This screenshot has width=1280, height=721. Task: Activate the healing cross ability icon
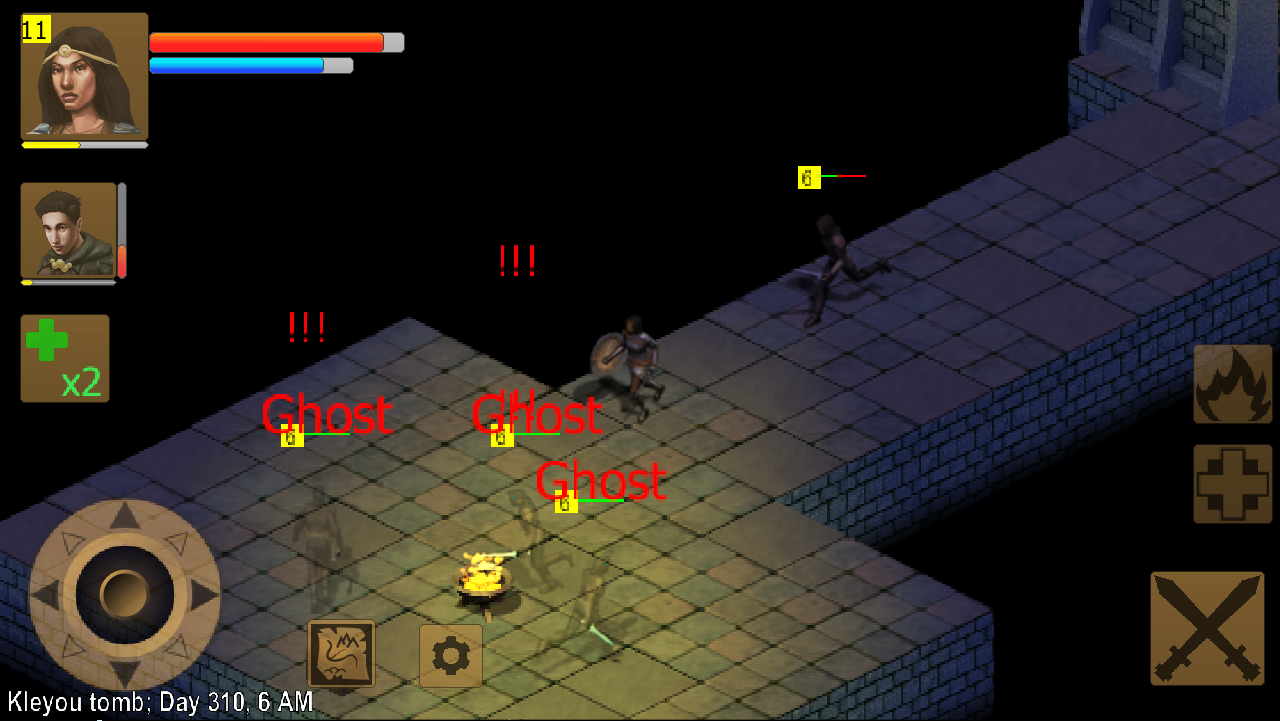point(1232,483)
